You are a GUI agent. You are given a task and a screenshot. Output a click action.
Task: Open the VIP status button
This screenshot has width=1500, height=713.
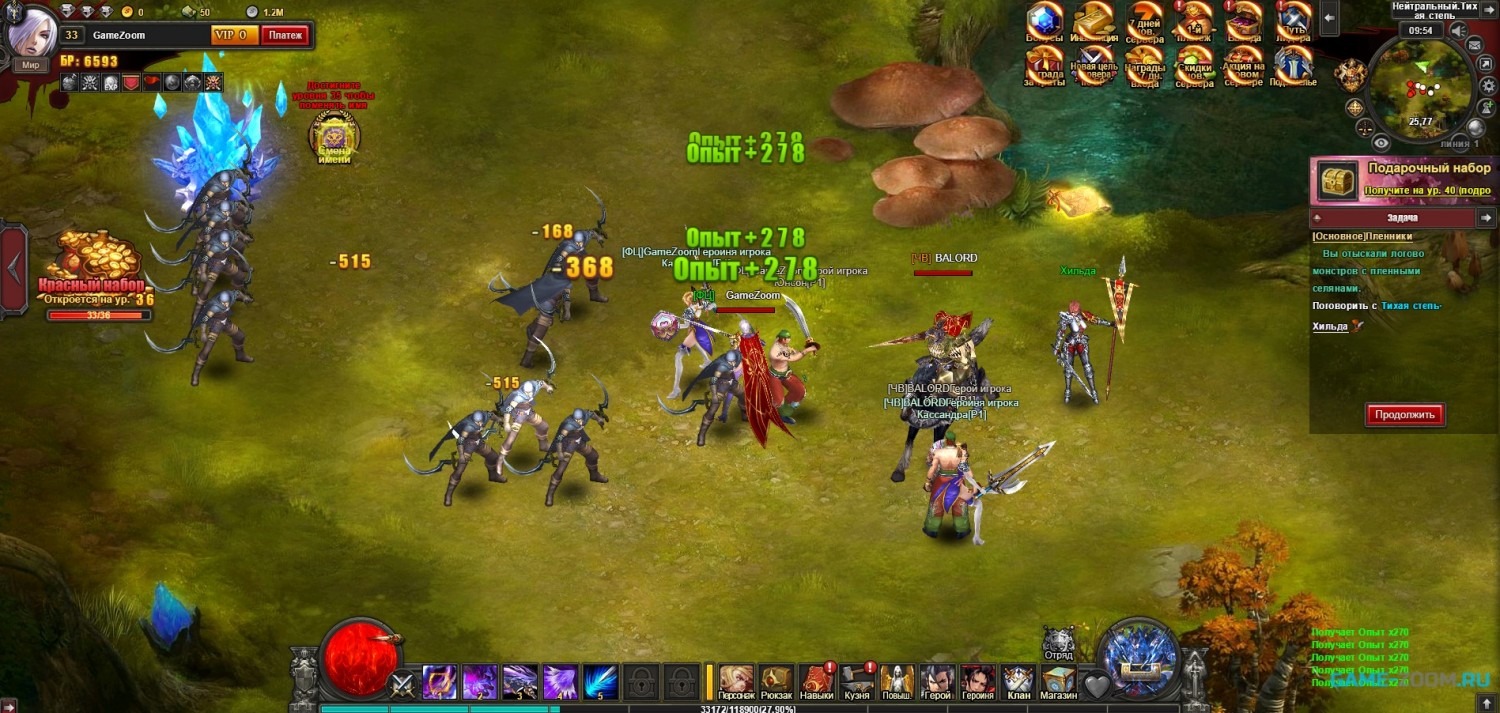(234, 35)
